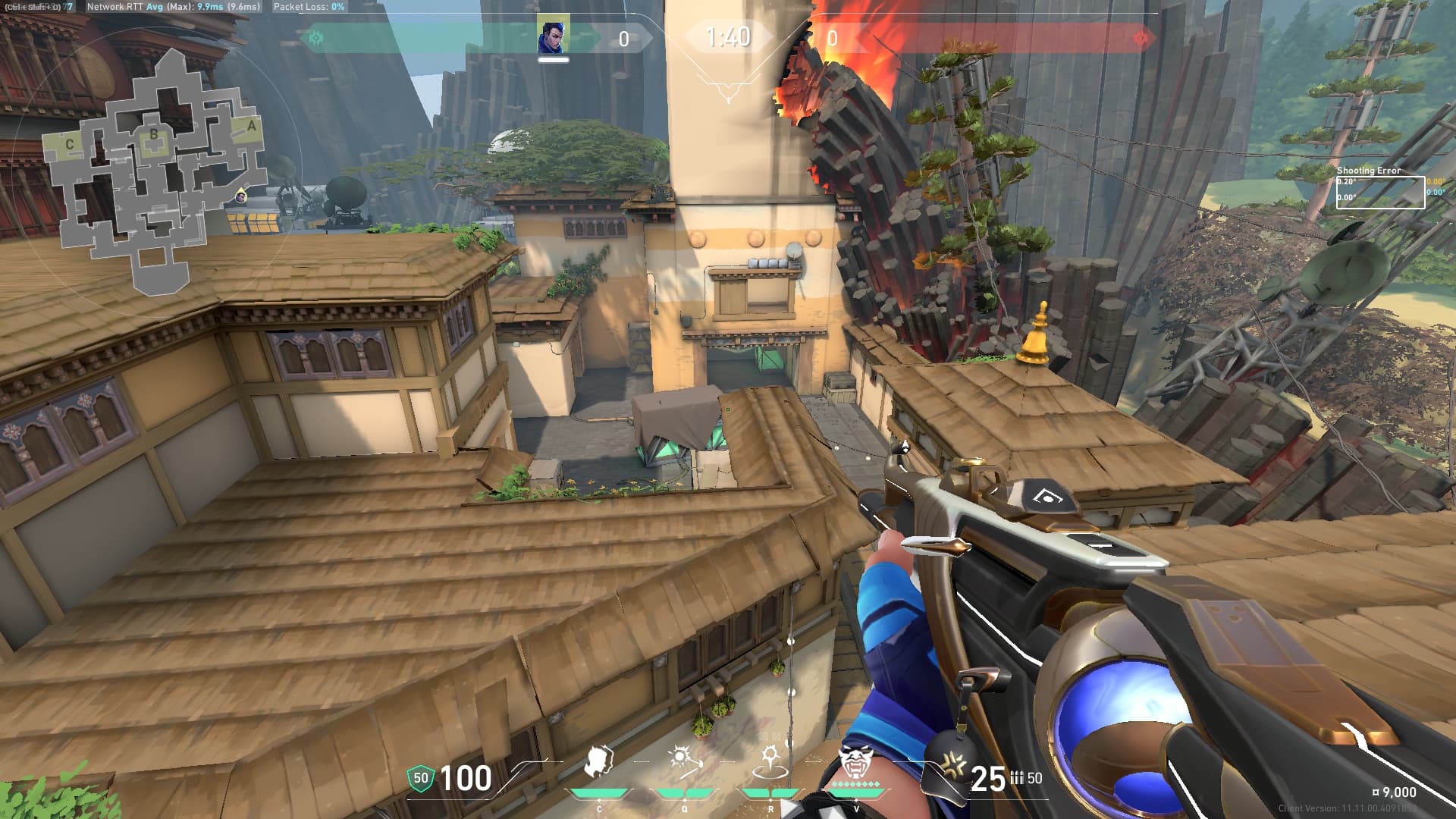The image size is (1456, 819).
Task: Select the C site on the minimap
Action: click(70, 144)
